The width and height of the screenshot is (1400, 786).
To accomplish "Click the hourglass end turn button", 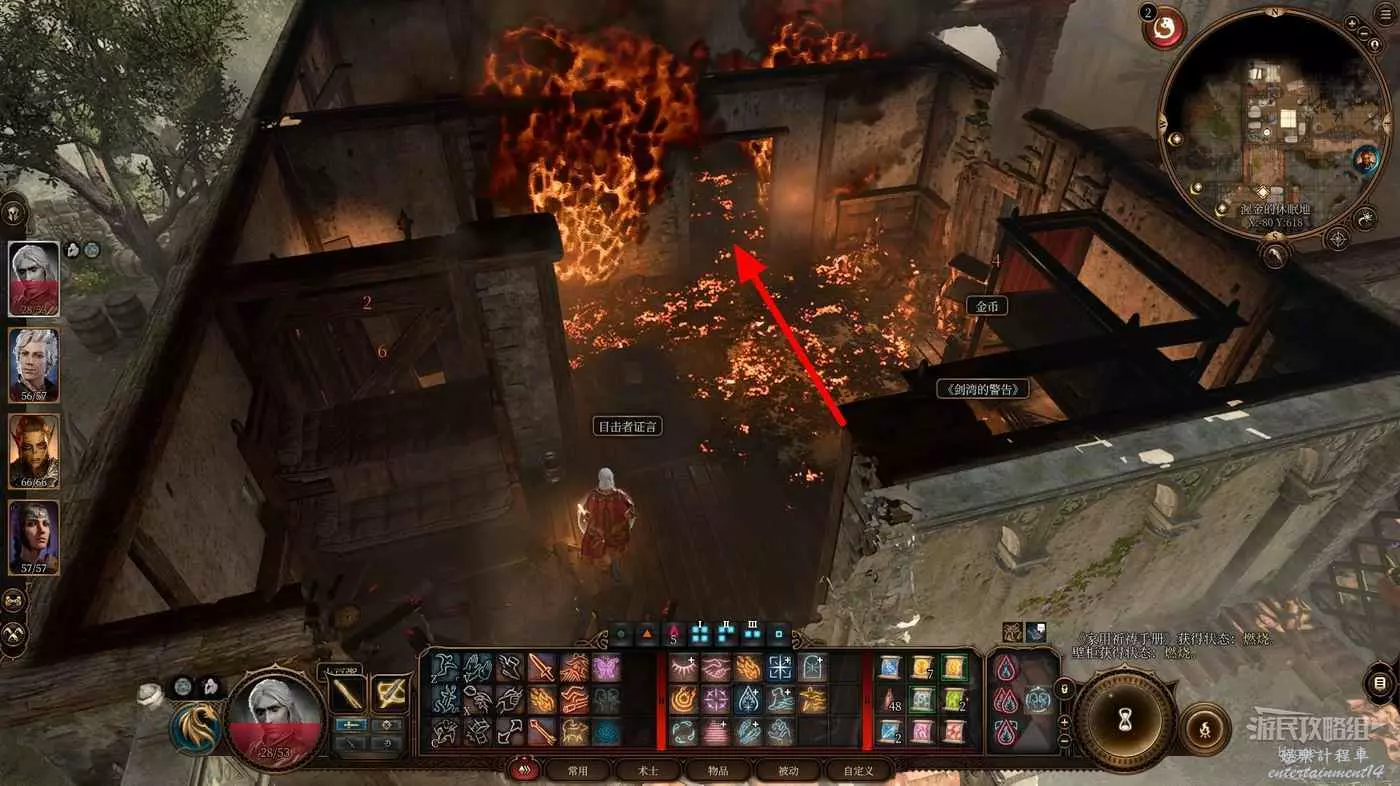I will click(1125, 716).
